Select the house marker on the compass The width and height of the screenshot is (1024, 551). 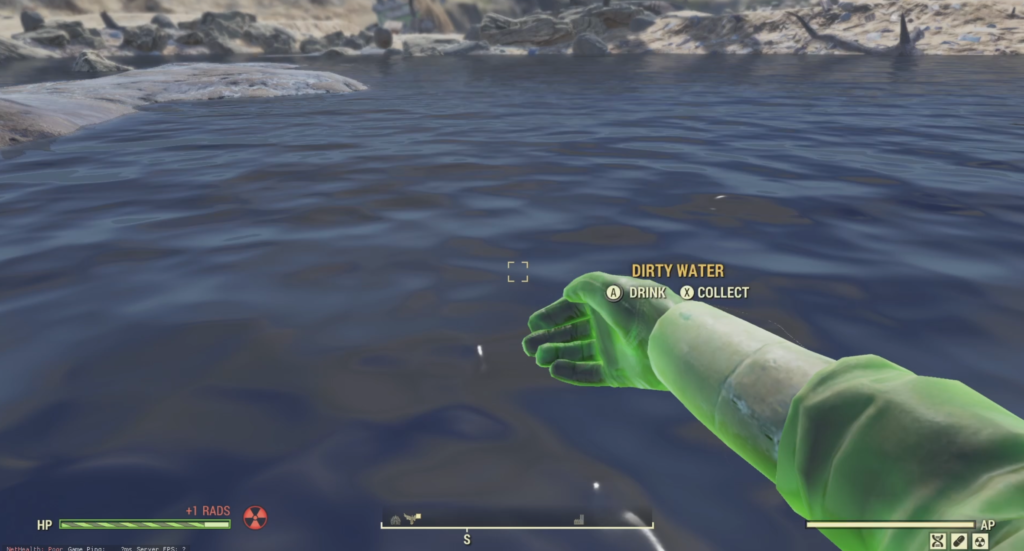coord(396,519)
